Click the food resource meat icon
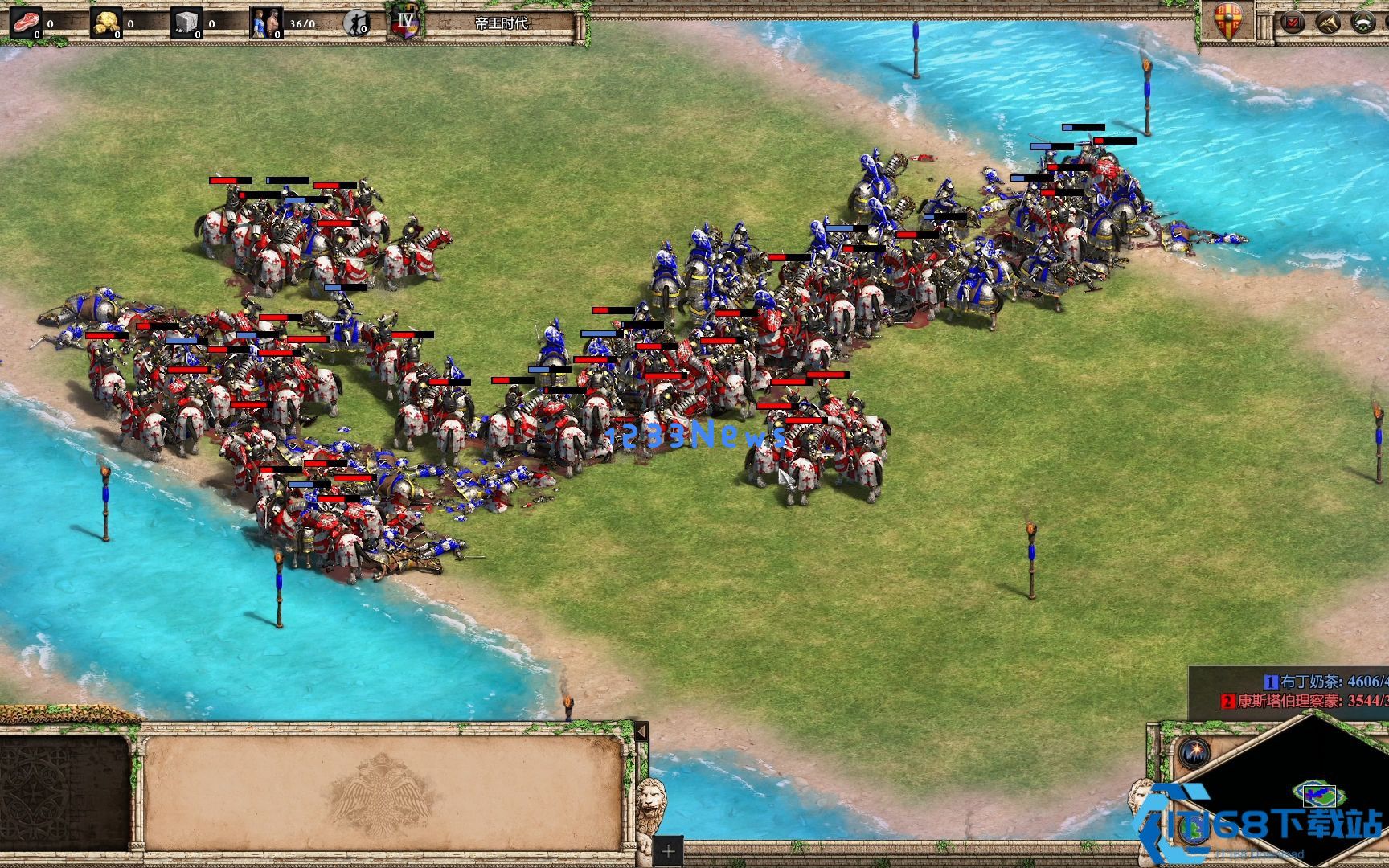 pos(26,22)
